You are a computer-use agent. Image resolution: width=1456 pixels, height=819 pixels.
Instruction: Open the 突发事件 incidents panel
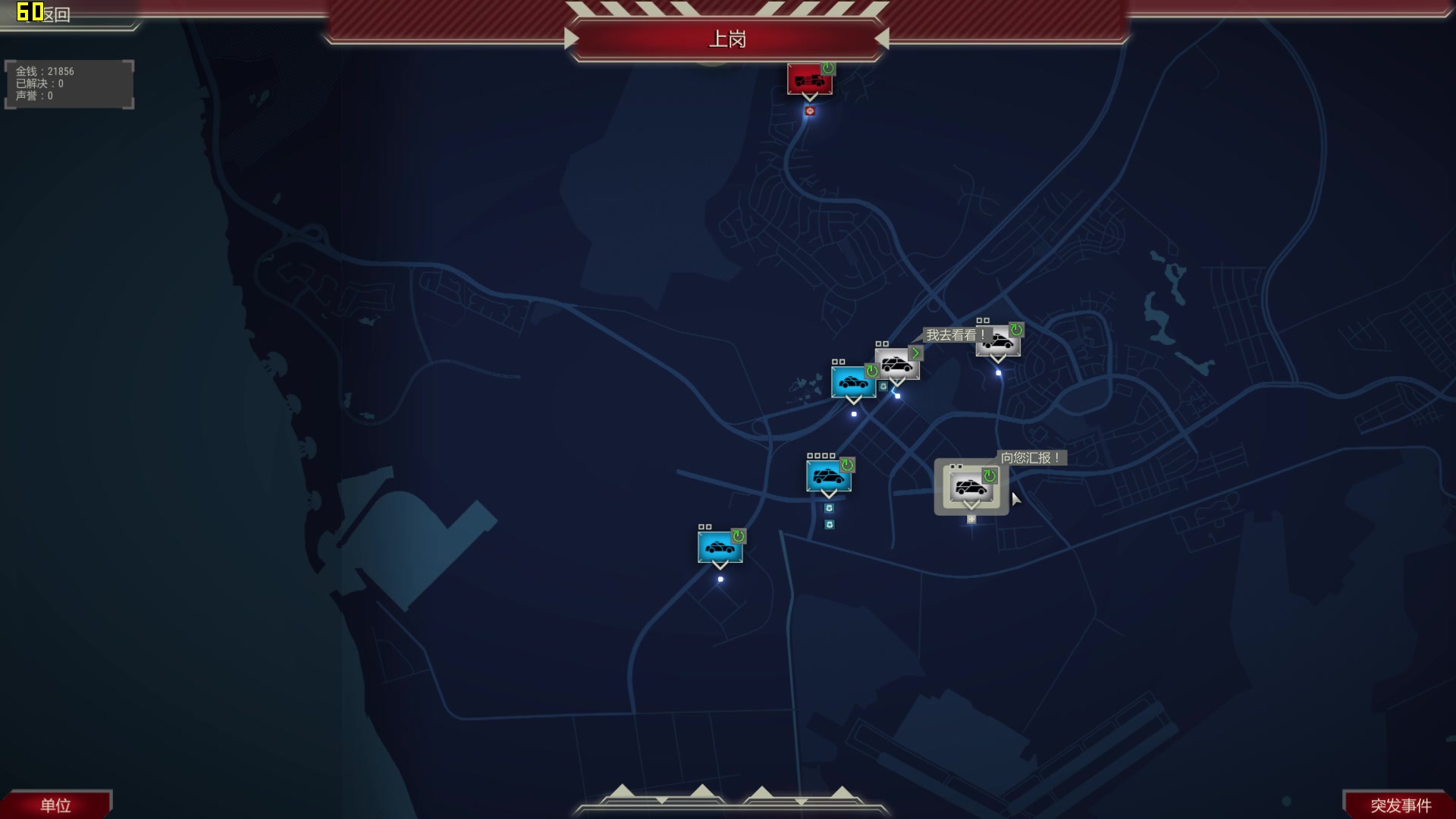[1400, 805]
